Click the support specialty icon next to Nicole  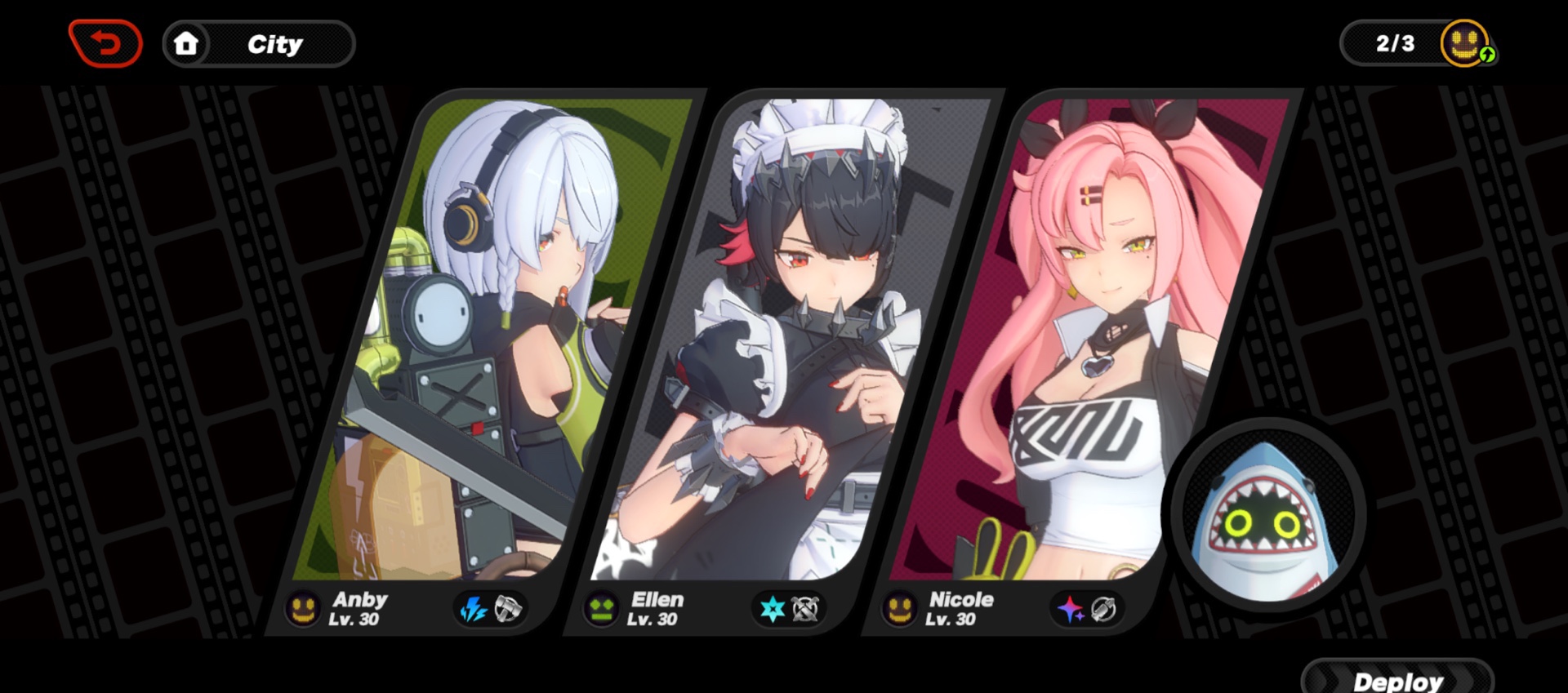1104,608
